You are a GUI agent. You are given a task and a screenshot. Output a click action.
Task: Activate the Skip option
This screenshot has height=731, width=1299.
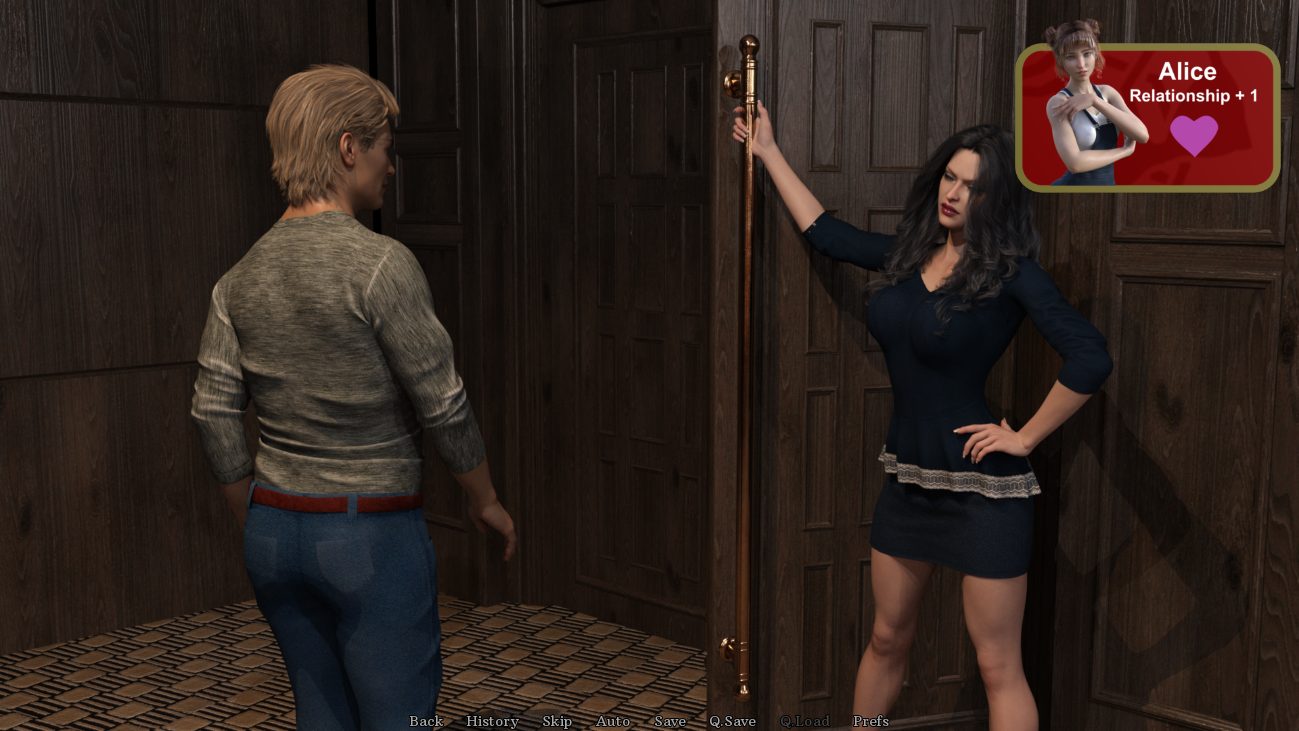[557, 721]
